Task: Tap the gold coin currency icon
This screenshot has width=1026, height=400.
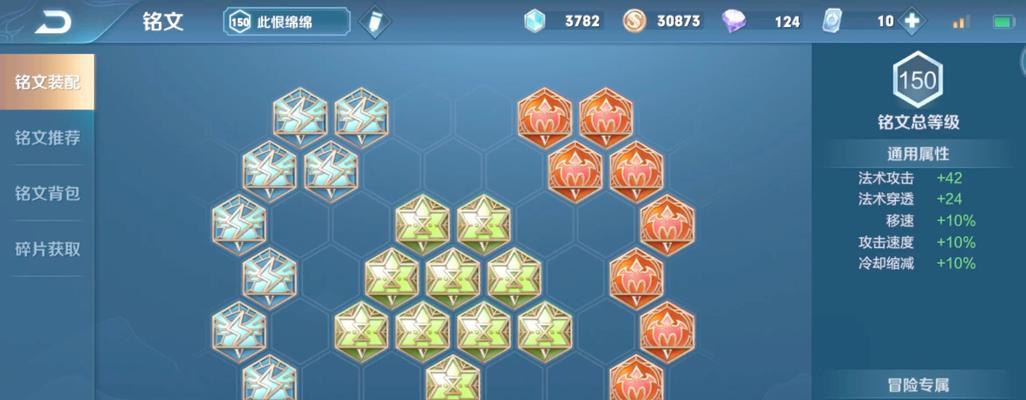Action: coord(634,21)
